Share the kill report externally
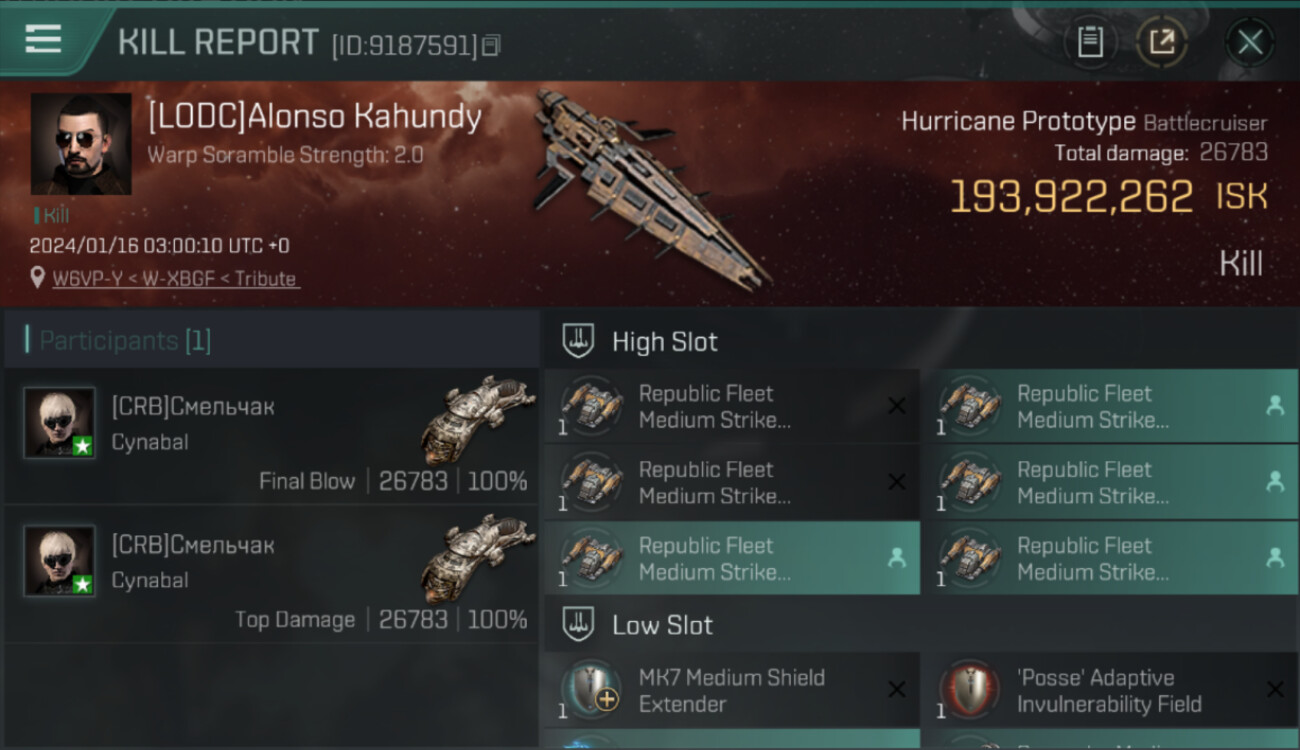The width and height of the screenshot is (1300, 750). click(1161, 42)
